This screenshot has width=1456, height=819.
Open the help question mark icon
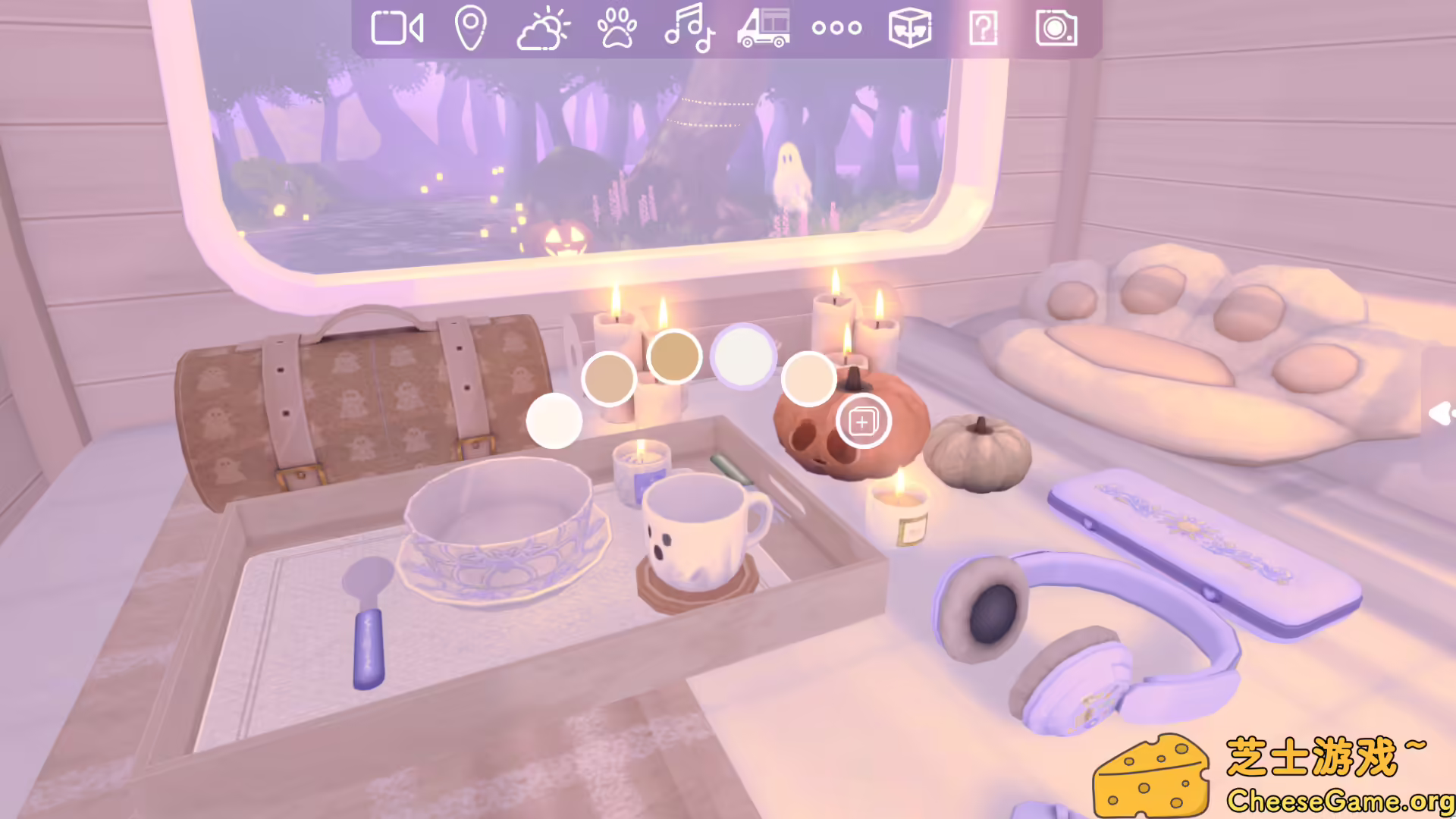pos(982,28)
